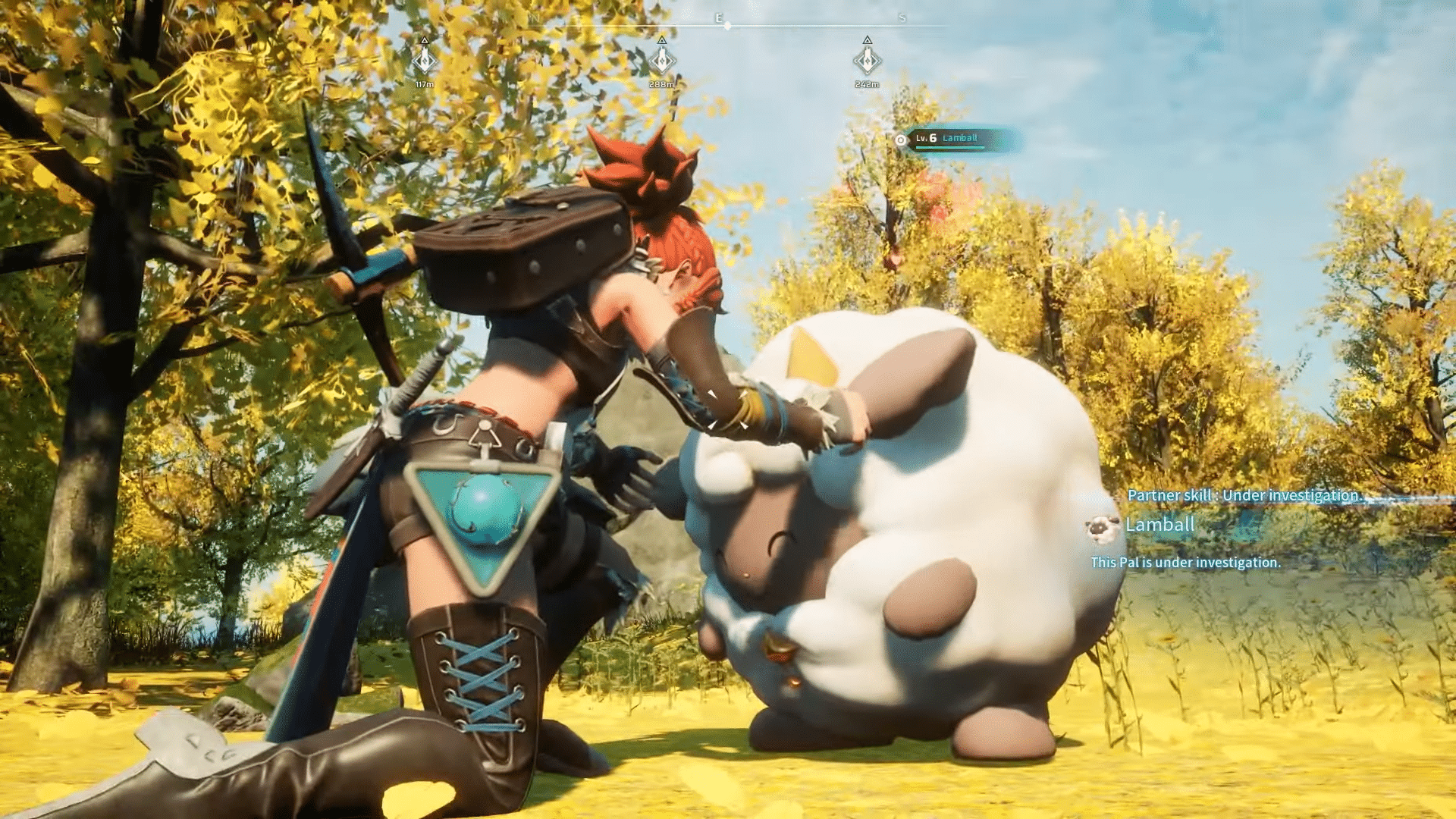Click Lamball's teal health bar

[x=949, y=149]
